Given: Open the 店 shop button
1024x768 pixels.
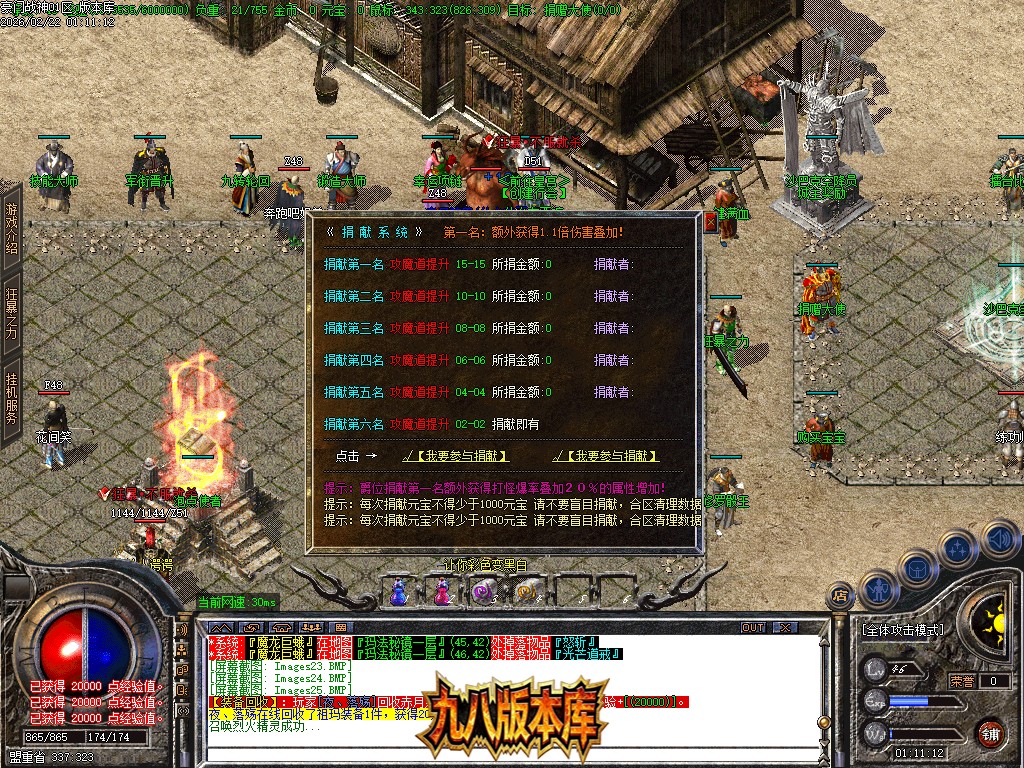Looking at the screenshot, I should pos(839,597).
